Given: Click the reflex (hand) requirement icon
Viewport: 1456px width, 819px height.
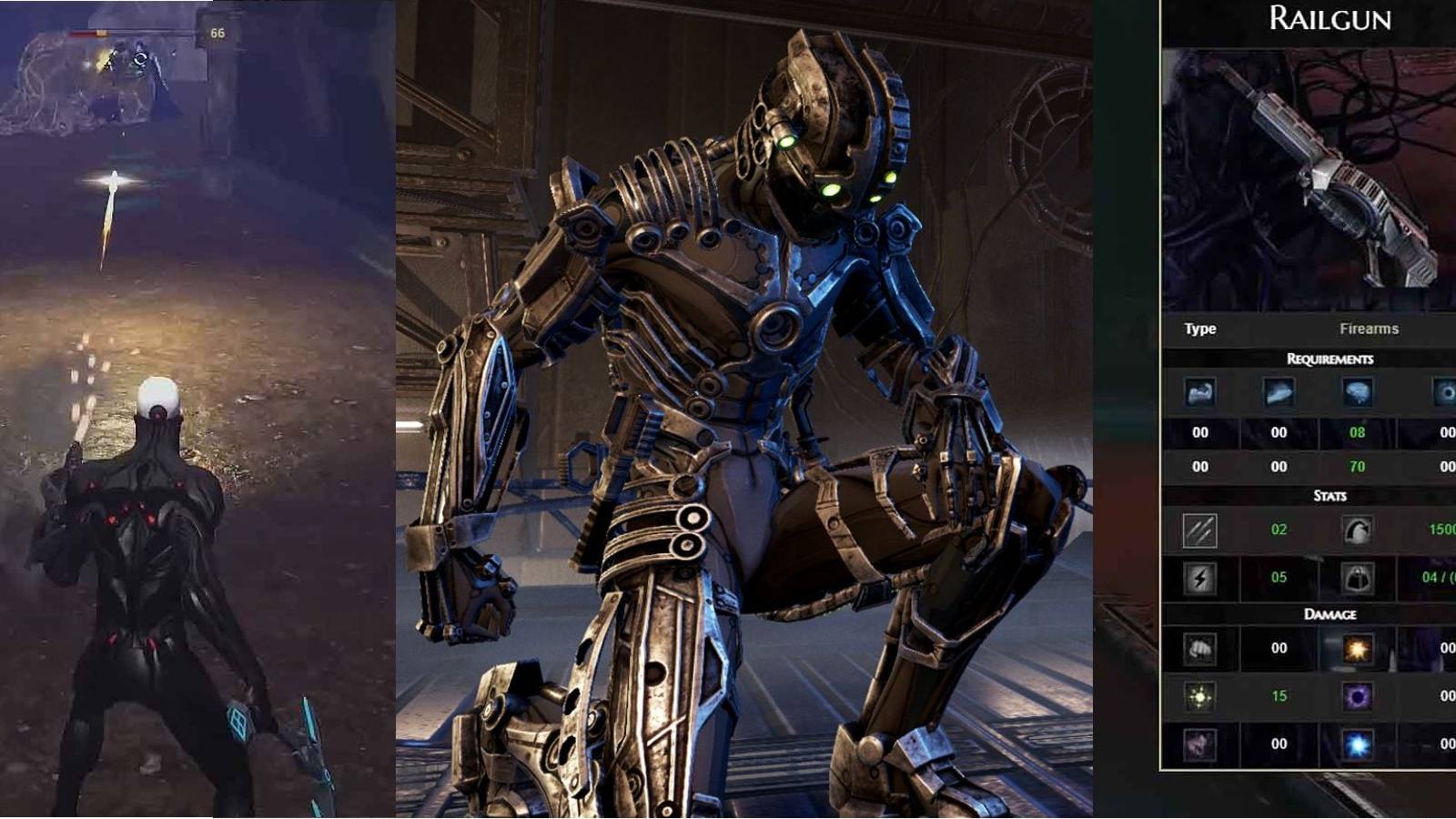Looking at the screenshot, I should point(1279,393).
